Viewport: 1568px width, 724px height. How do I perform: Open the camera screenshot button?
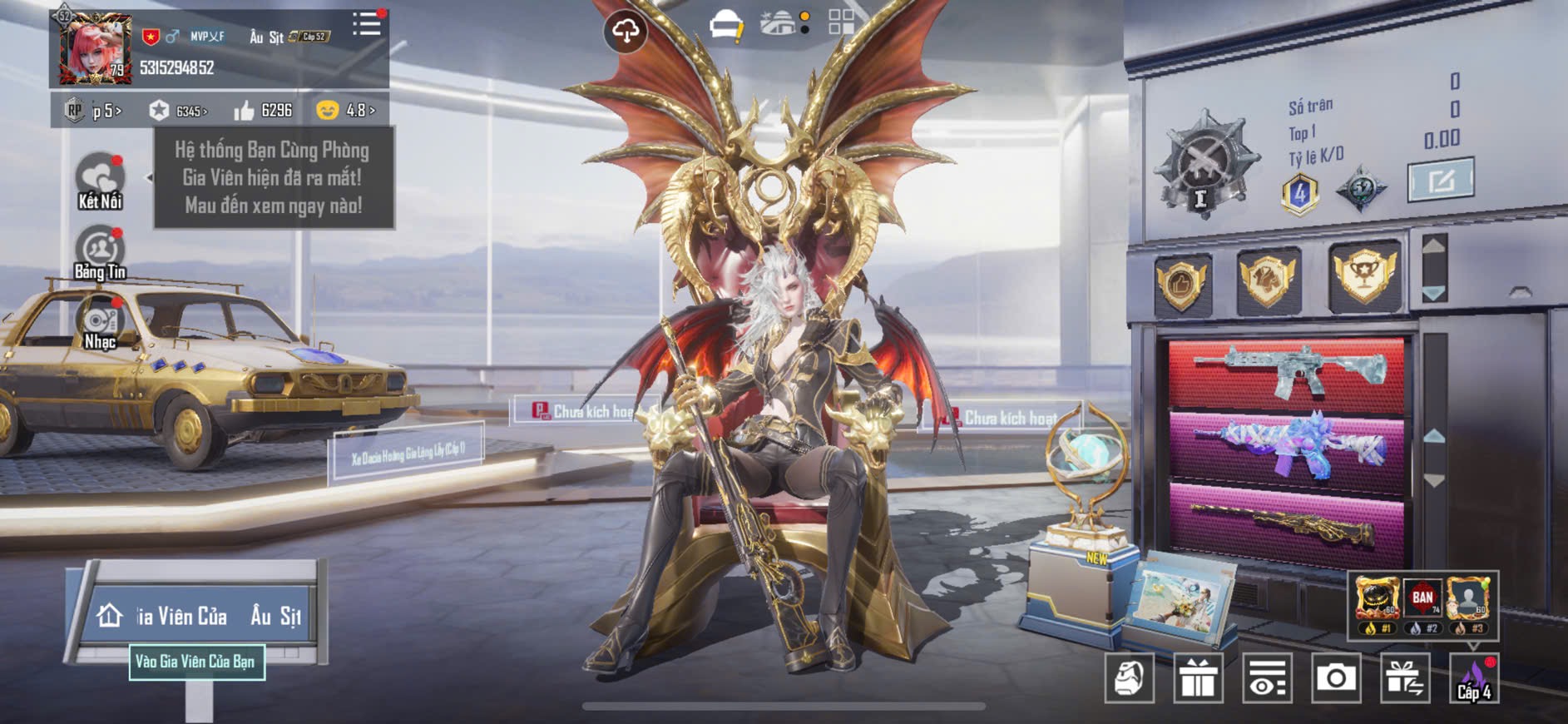(1335, 678)
